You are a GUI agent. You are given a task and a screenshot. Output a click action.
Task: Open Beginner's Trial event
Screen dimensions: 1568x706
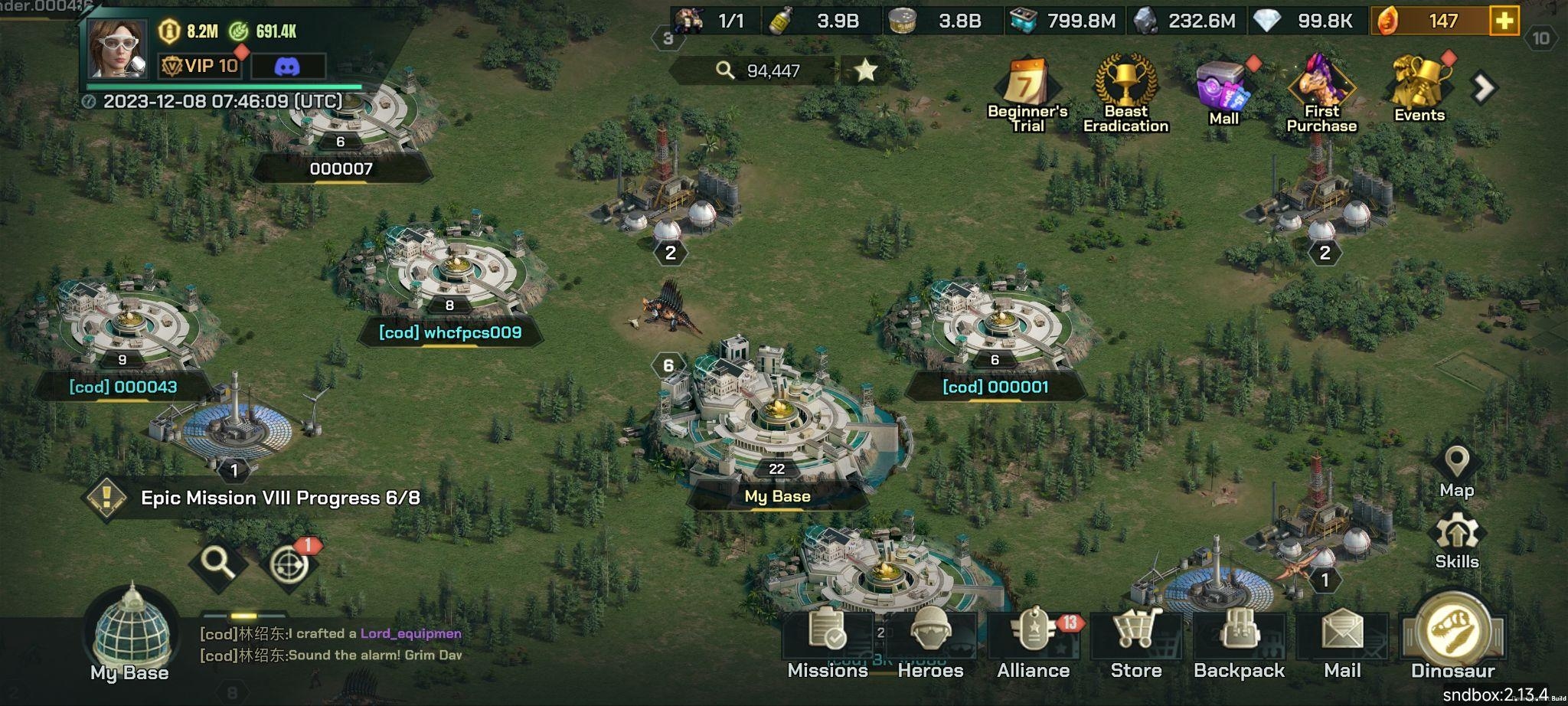pos(1027,93)
